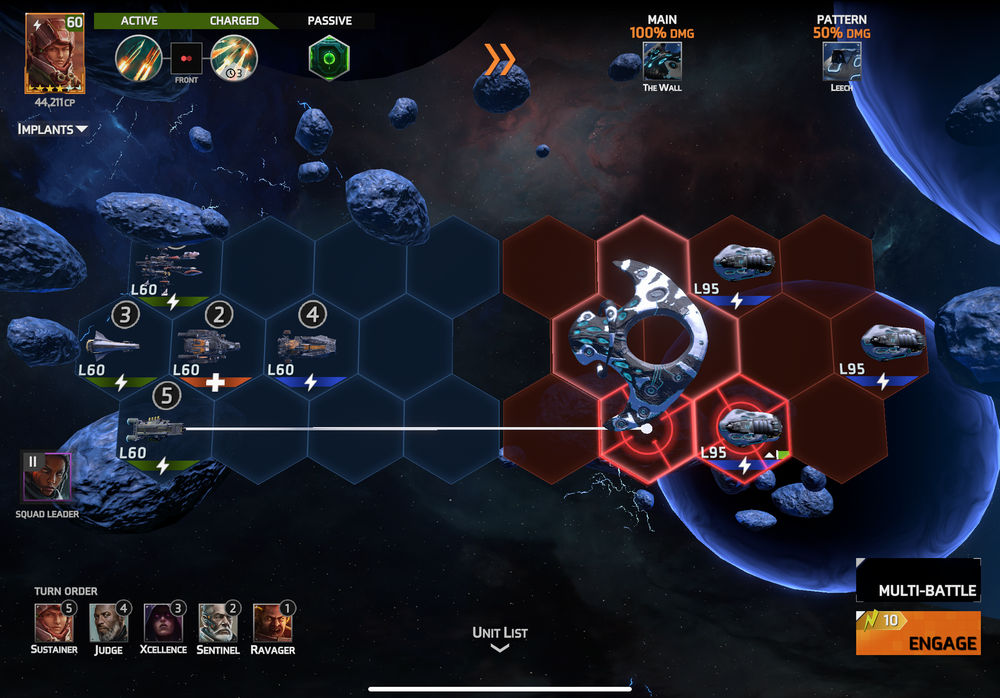Pick the Sentinel portrait in turn order
This screenshot has width=1000, height=698.
(217, 622)
